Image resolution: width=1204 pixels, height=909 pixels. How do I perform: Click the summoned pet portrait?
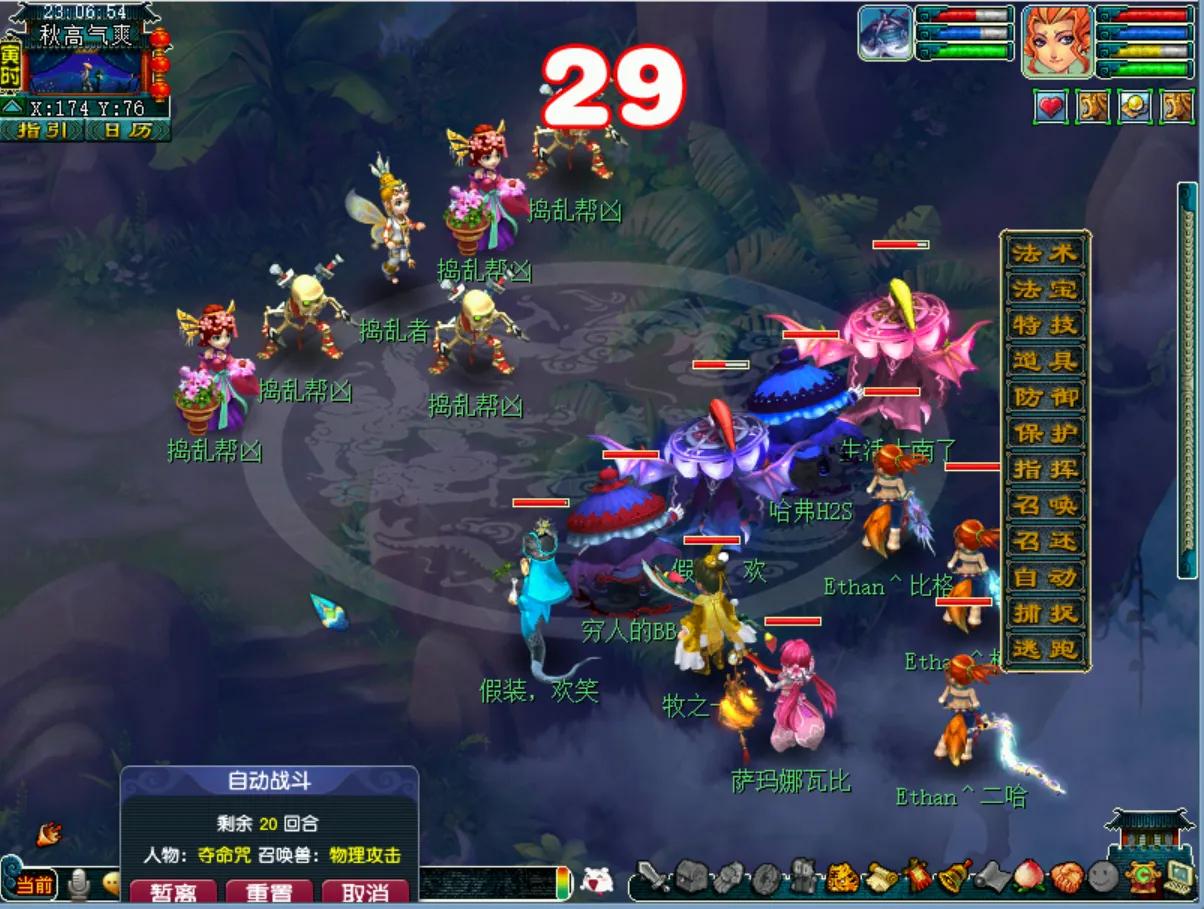(x=885, y=32)
